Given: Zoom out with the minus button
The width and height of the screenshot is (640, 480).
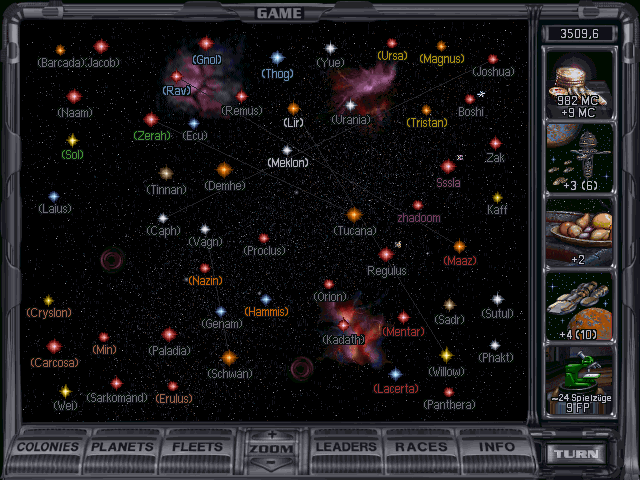Looking at the screenshot, I should 273,462.
